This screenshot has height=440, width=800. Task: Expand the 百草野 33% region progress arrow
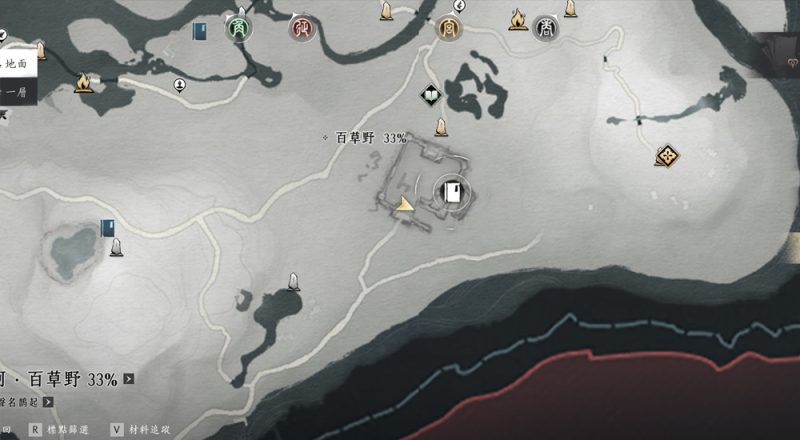pos(128,379)
